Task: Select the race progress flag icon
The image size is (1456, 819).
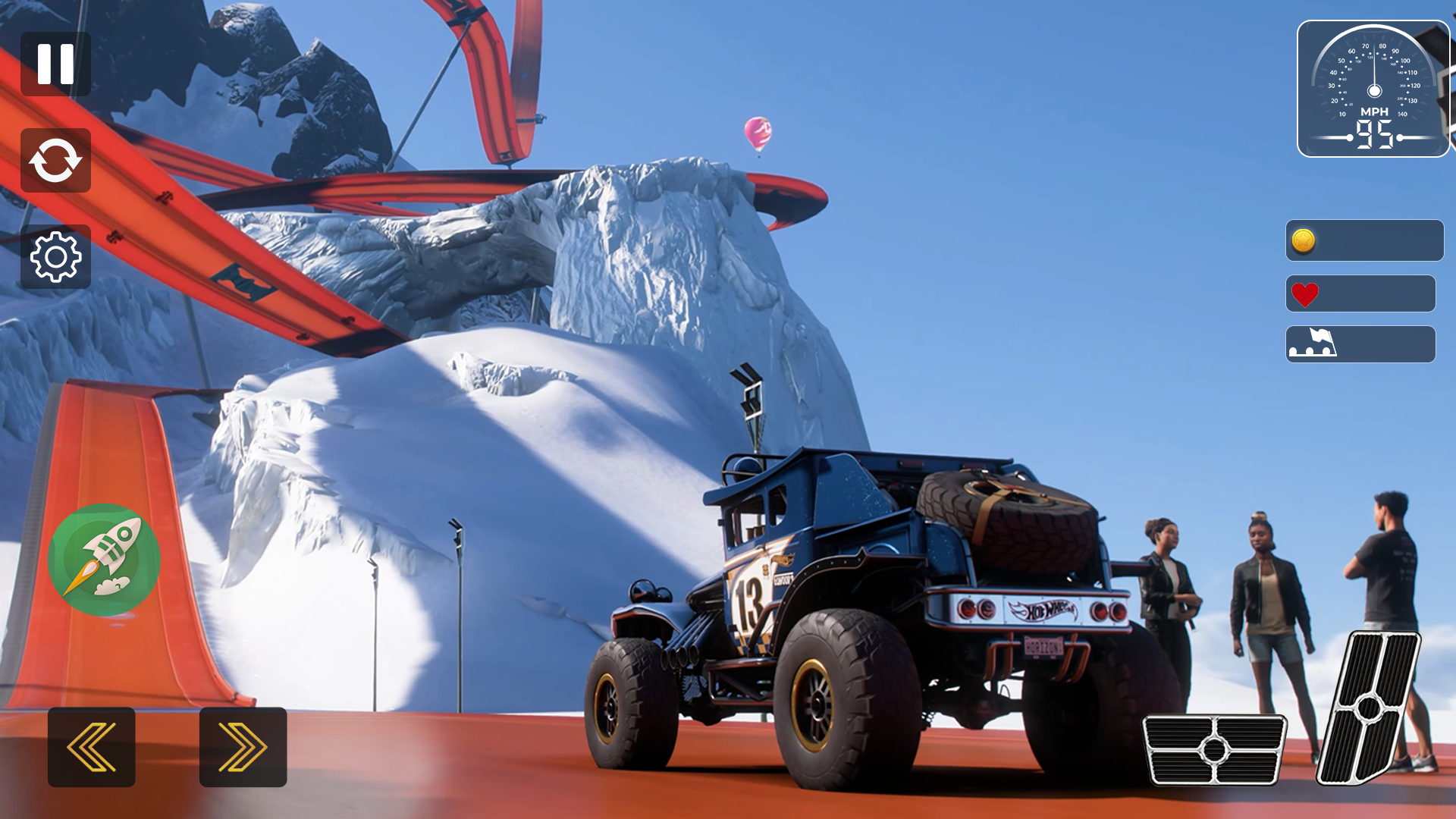Action: [x=1314, y=344]
